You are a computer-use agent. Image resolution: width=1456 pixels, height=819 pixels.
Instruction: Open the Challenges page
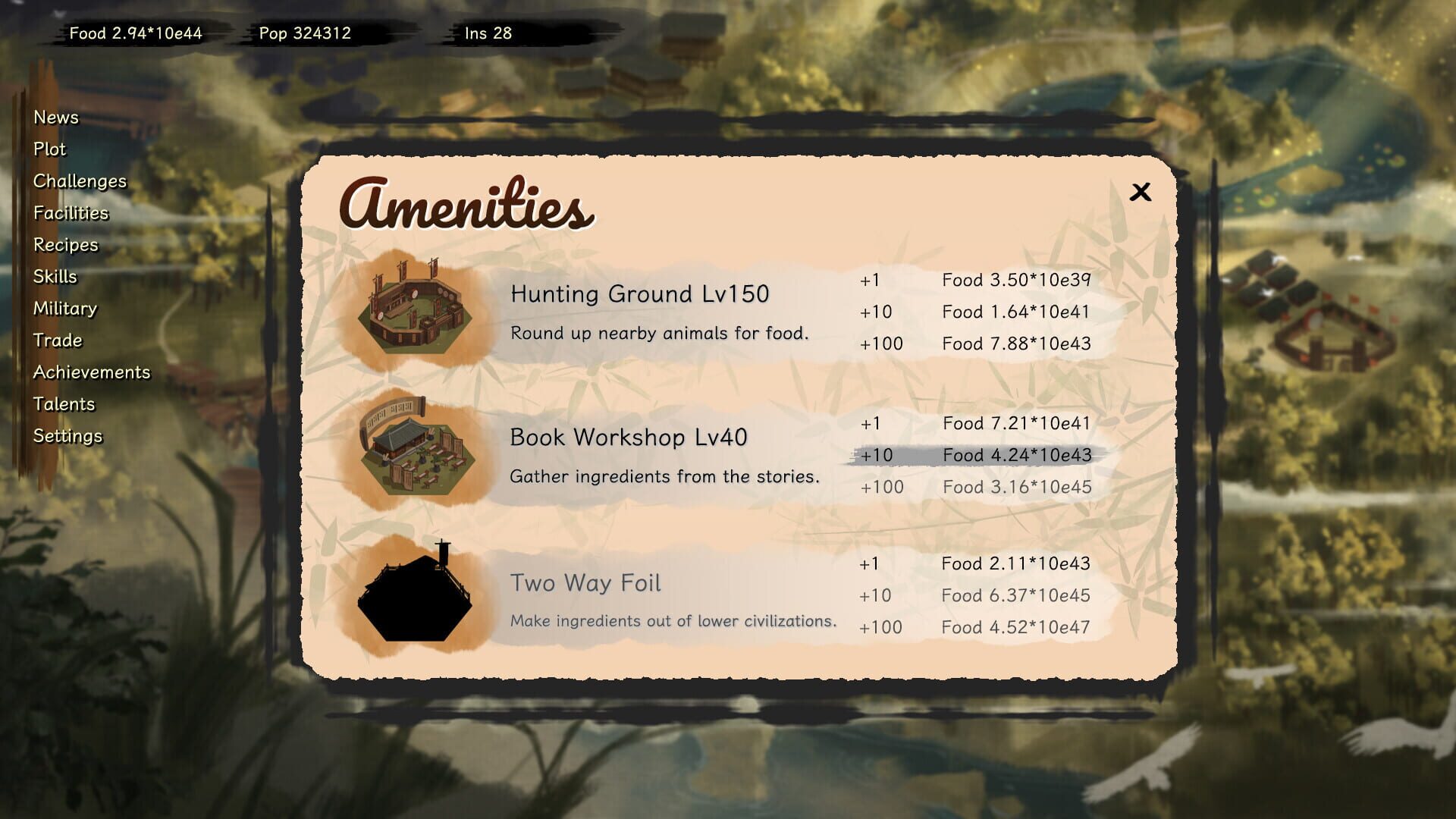coord(79,181)
